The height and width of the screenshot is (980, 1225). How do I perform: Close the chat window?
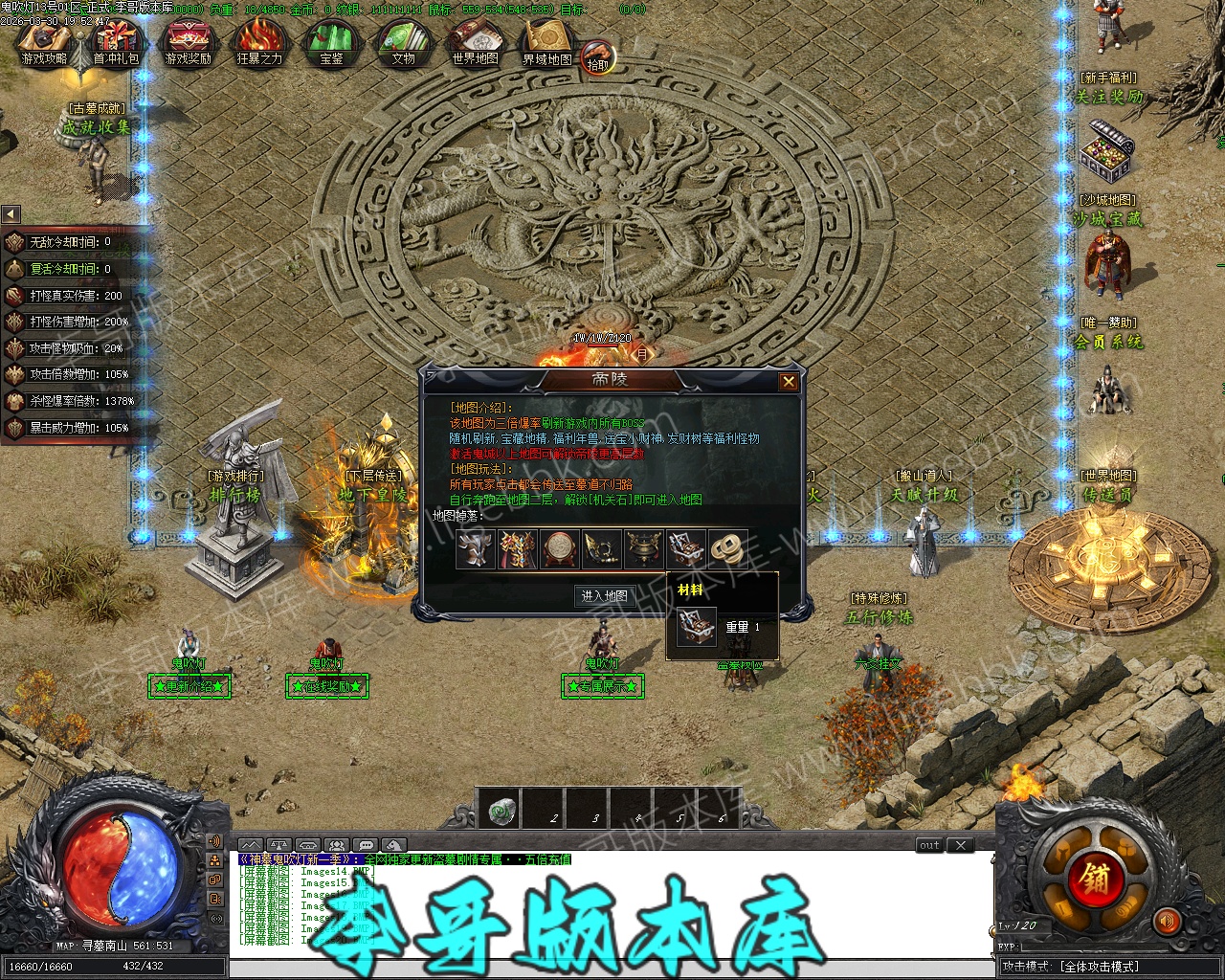960,845
